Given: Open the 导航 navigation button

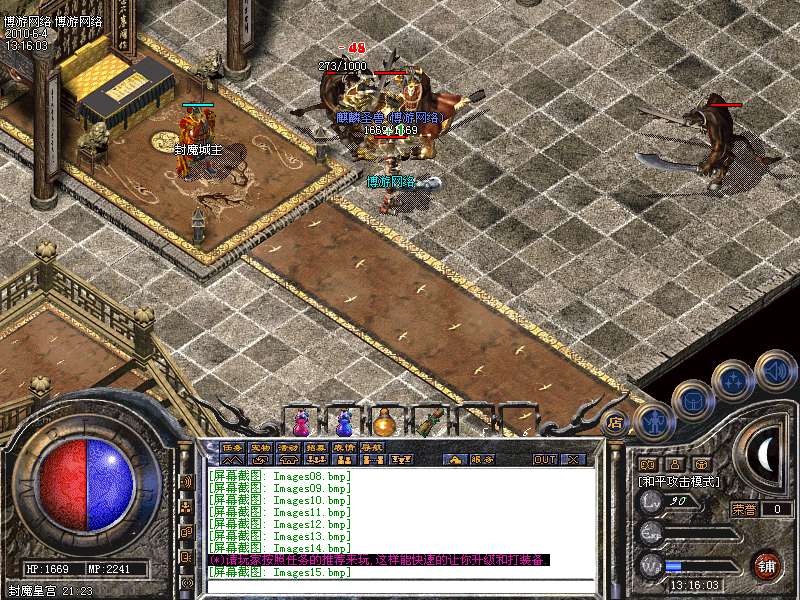Looking at the screenshot, I should (372, 448).
